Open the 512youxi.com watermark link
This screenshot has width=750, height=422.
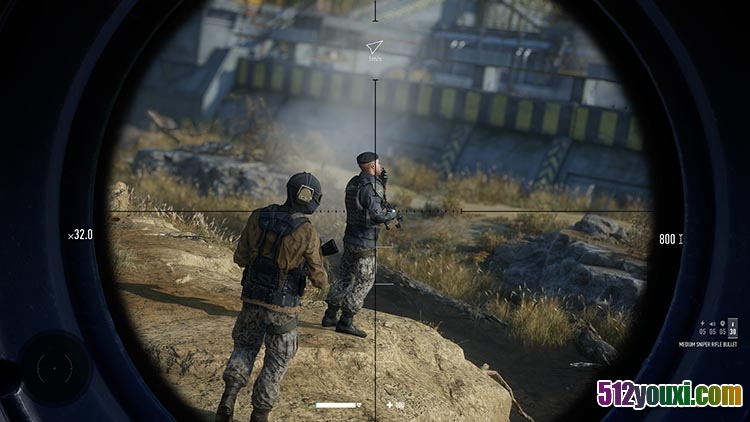(670, 395)
